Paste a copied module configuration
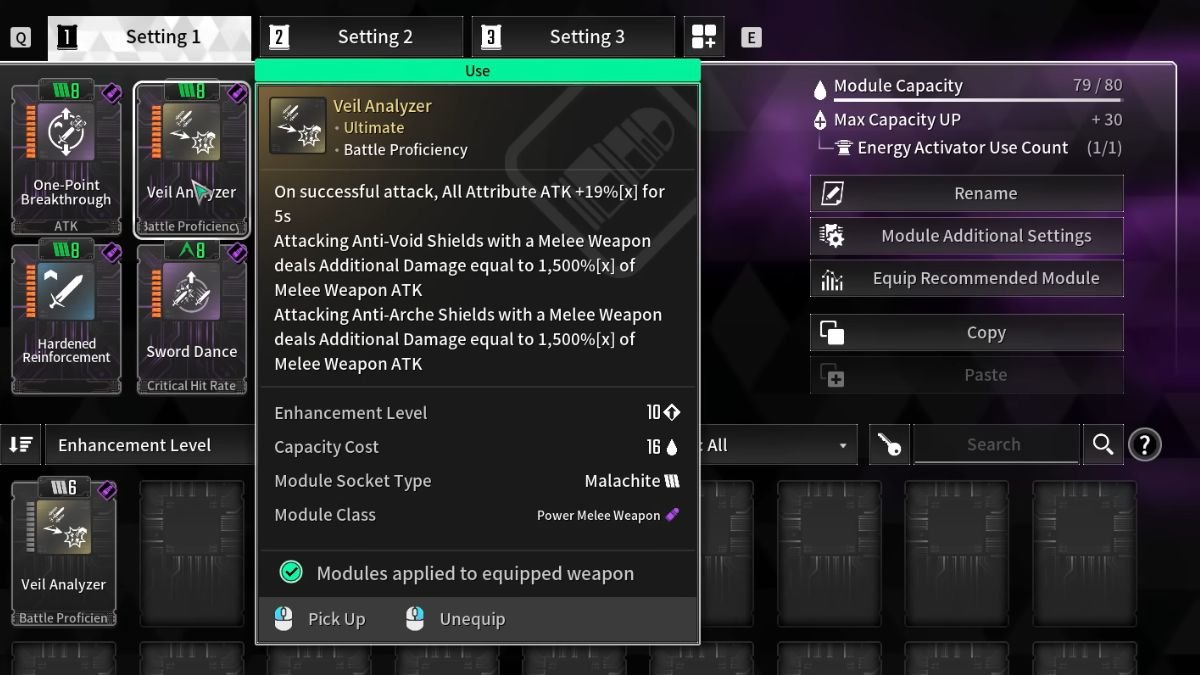Image resolution: width=1200 pixels, height=675 pixels. point(966,375)
